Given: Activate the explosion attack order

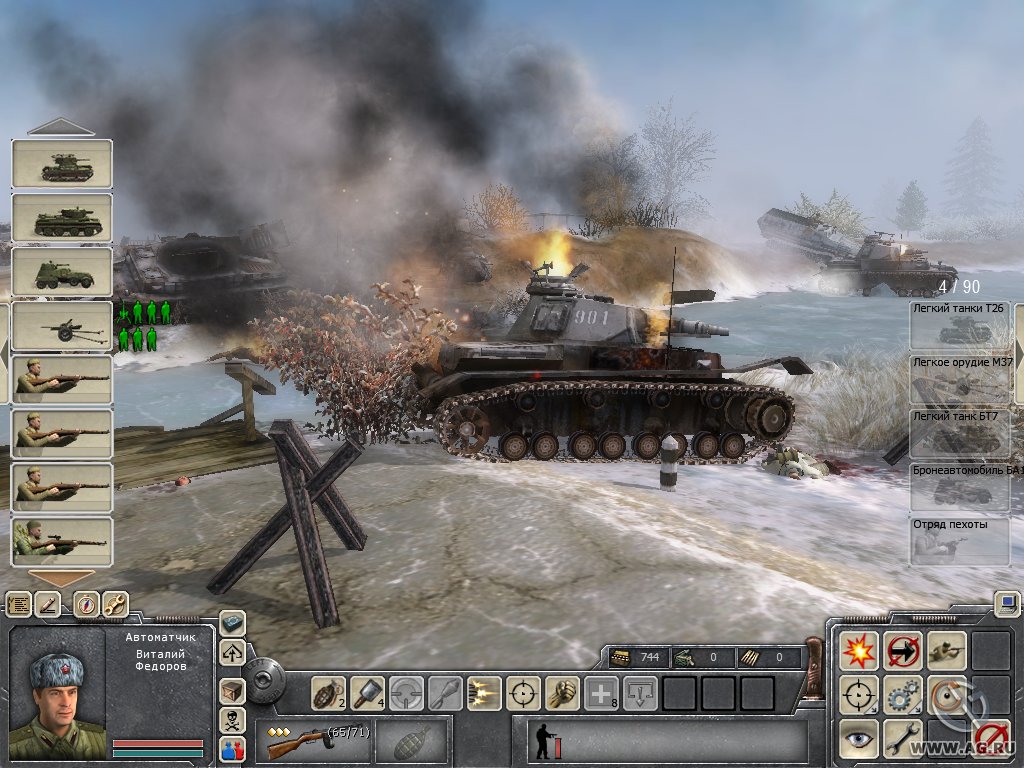Looking at the screenshot, I should pos(858,650).
